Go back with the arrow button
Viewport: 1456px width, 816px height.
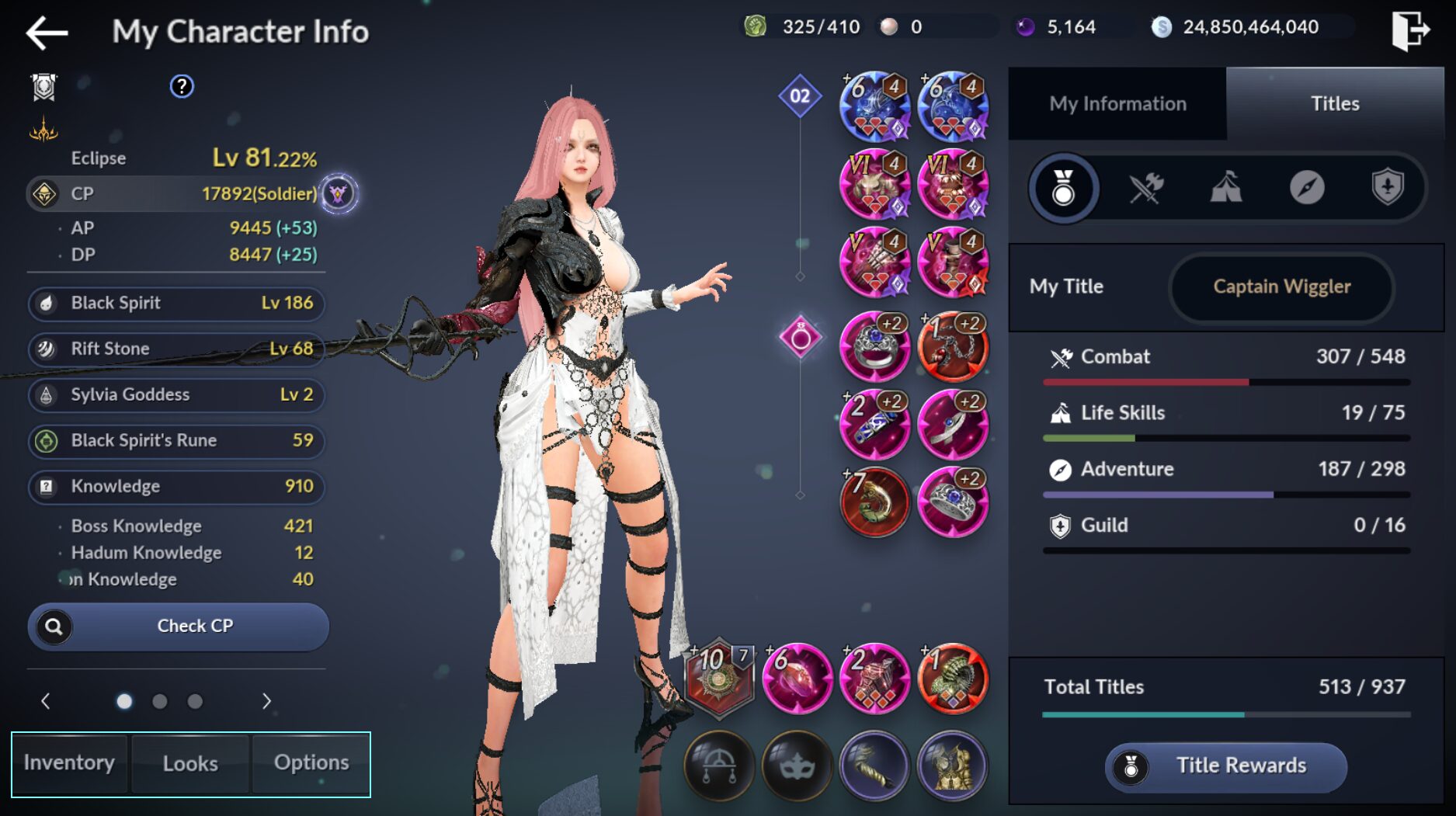coord(47,33)
